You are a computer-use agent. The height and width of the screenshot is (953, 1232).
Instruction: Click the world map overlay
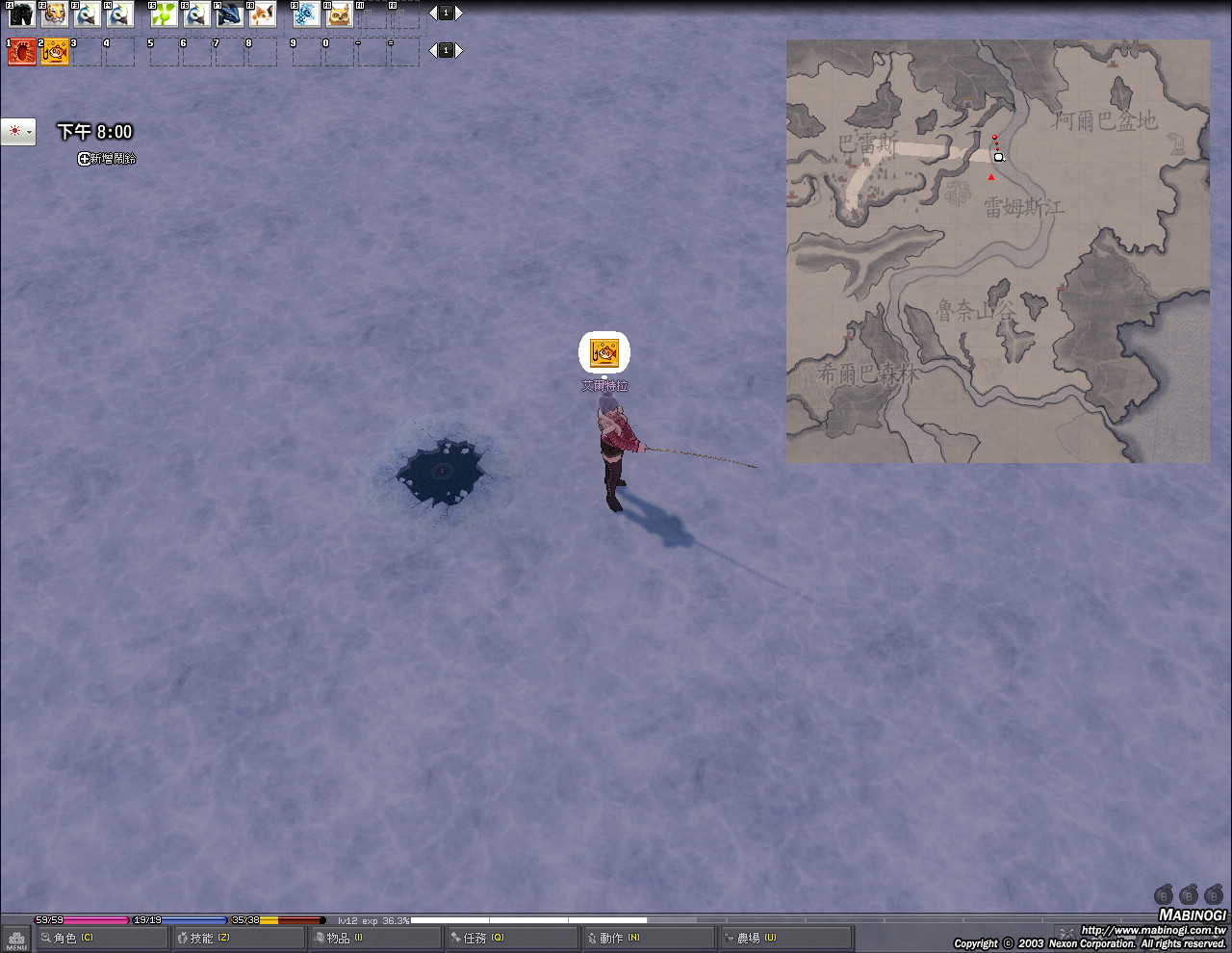pos(997,250)
